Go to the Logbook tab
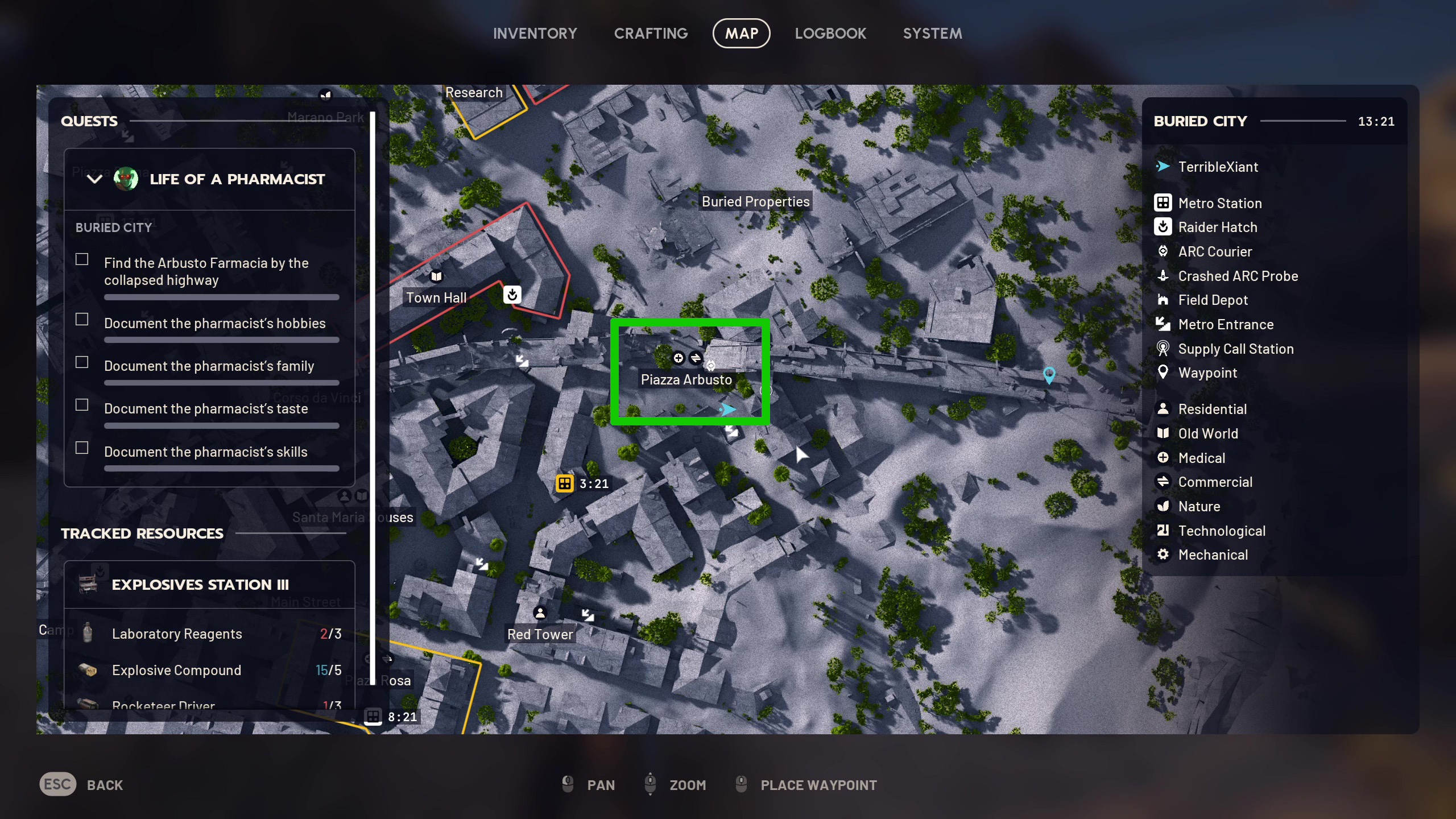This screenshot has height=819, width=1456. coord(830,34)
